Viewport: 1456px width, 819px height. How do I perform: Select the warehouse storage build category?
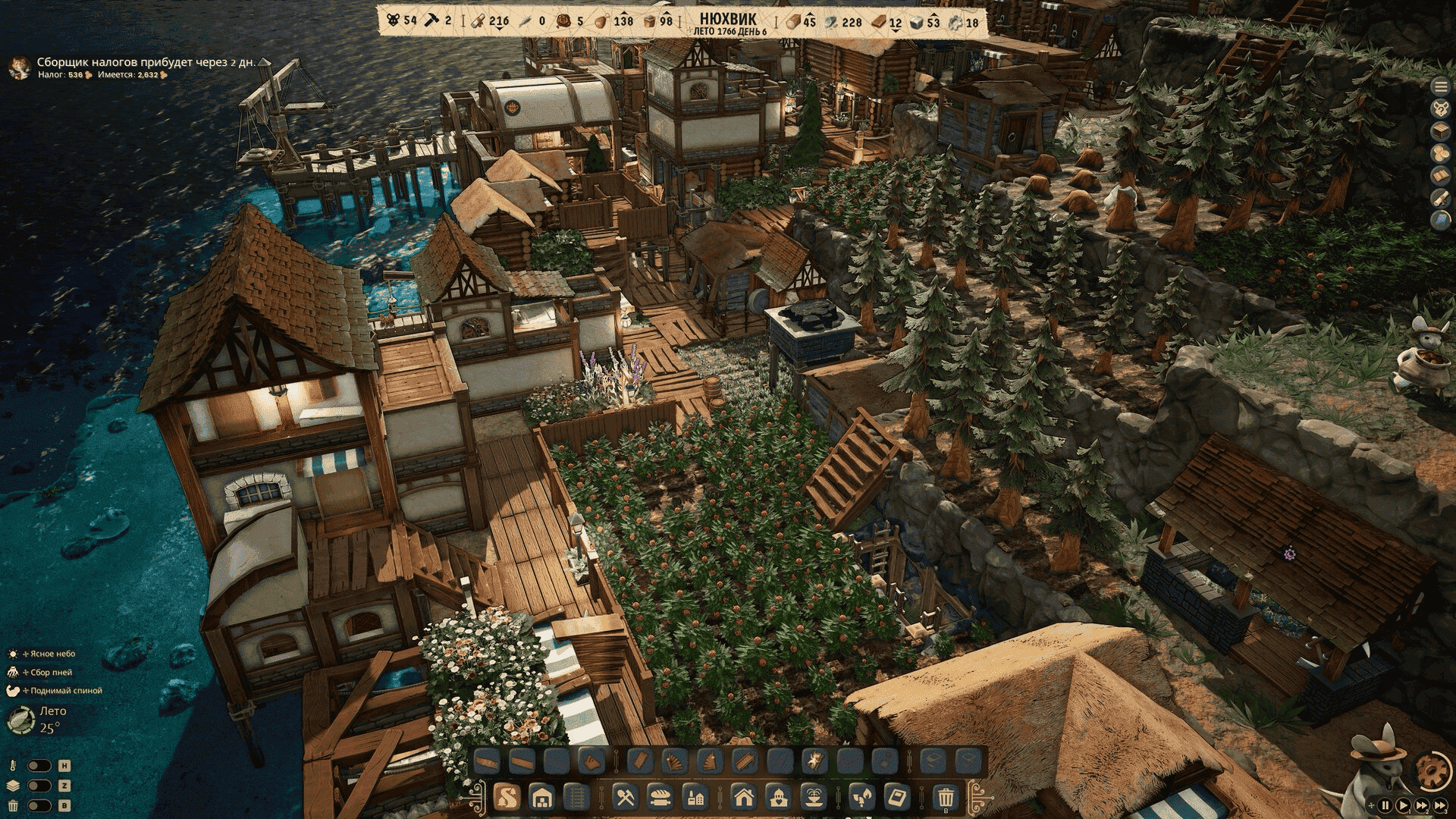click(541, 797)
